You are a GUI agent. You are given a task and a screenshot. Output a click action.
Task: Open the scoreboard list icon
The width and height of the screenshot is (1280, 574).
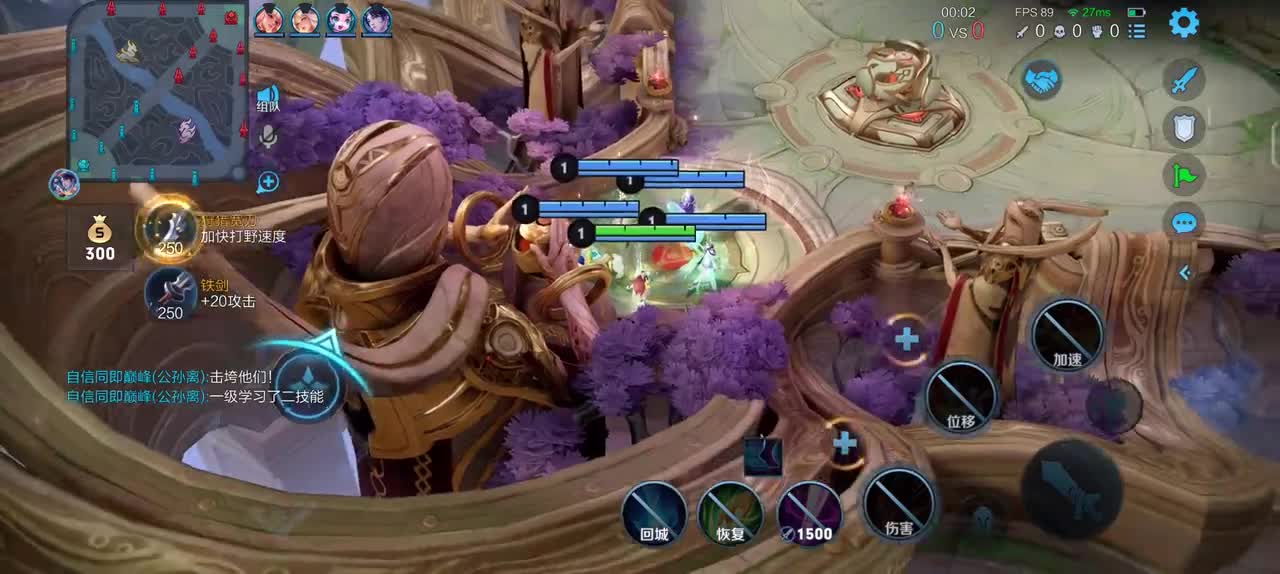click(1137, 31)
